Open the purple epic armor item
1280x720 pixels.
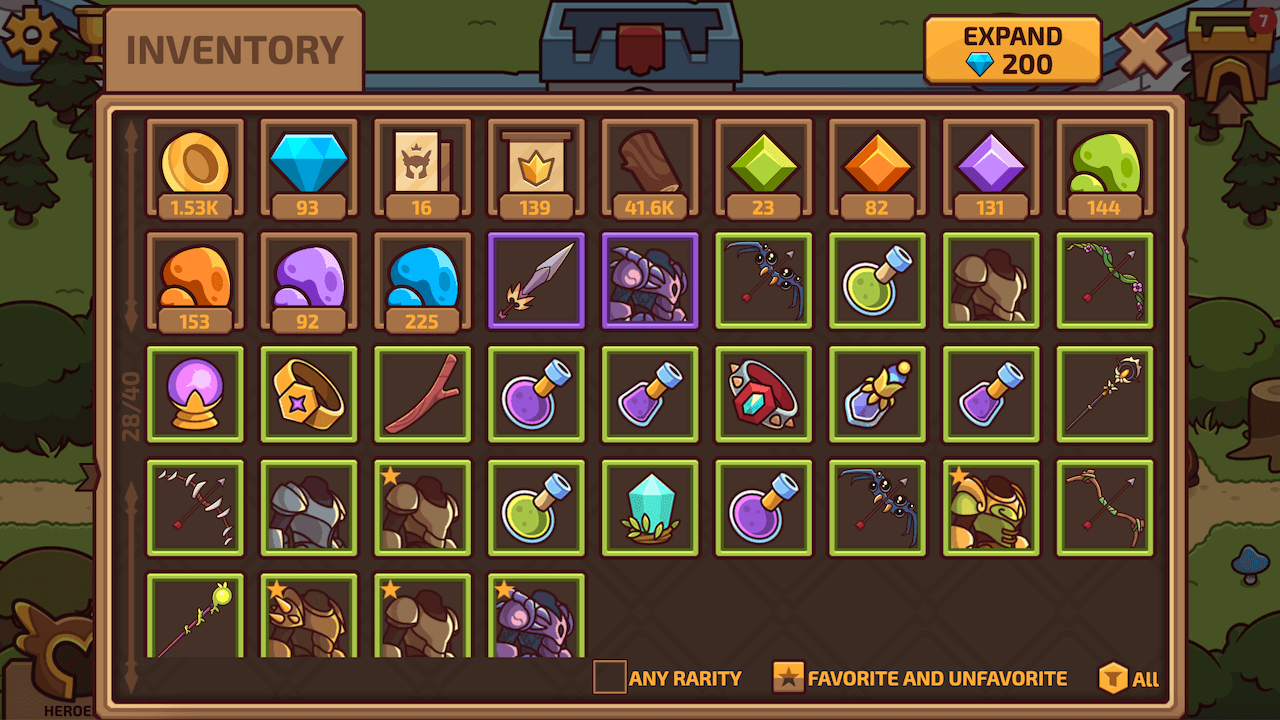tap(649, 281)
